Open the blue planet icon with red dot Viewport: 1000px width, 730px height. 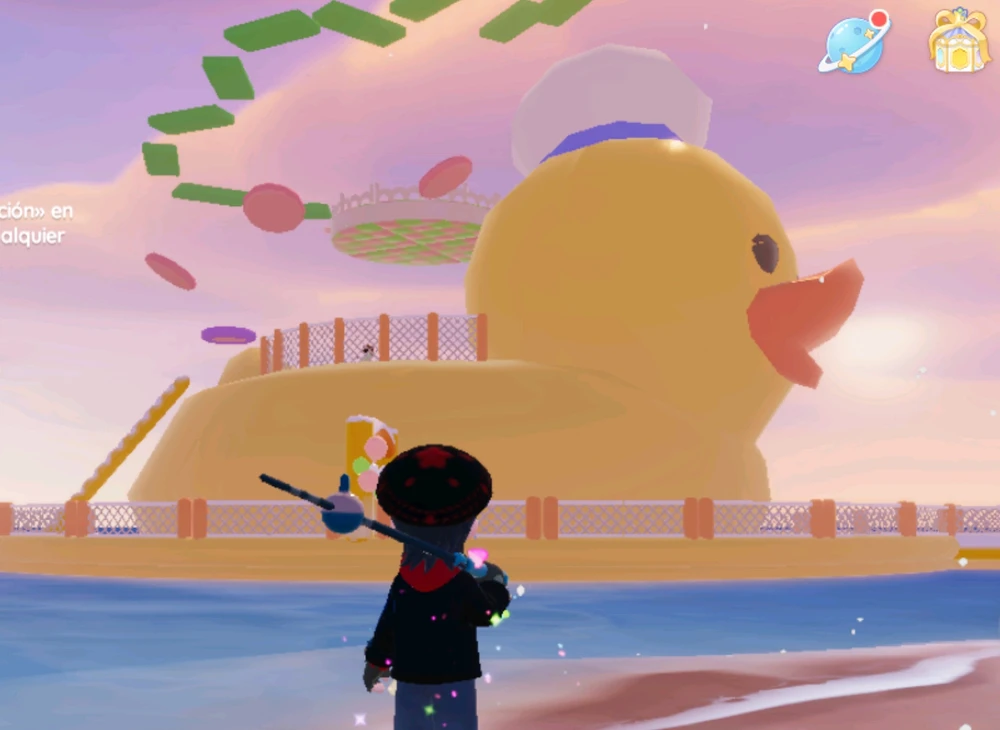coord(854,43)
